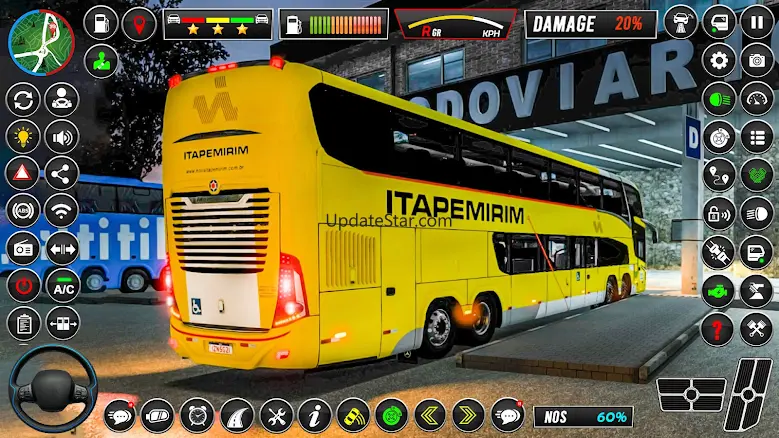This screenshot has height=438, width=779.
Task: Toggle the Wi-Fi signal icon
Action: [x=63, y=210]
